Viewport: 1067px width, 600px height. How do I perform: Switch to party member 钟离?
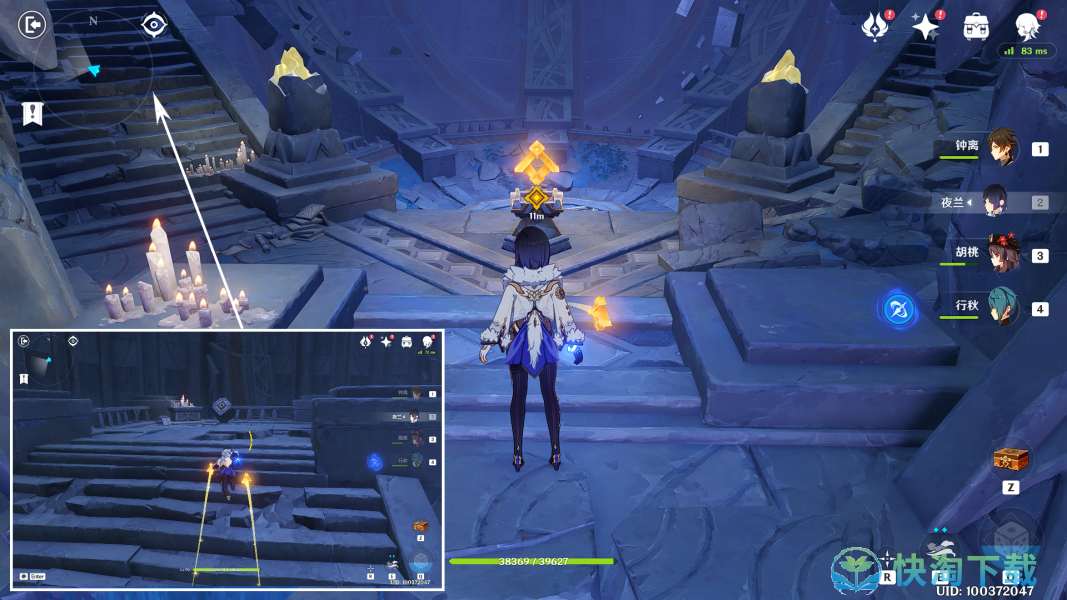[x=1000, y=149]
